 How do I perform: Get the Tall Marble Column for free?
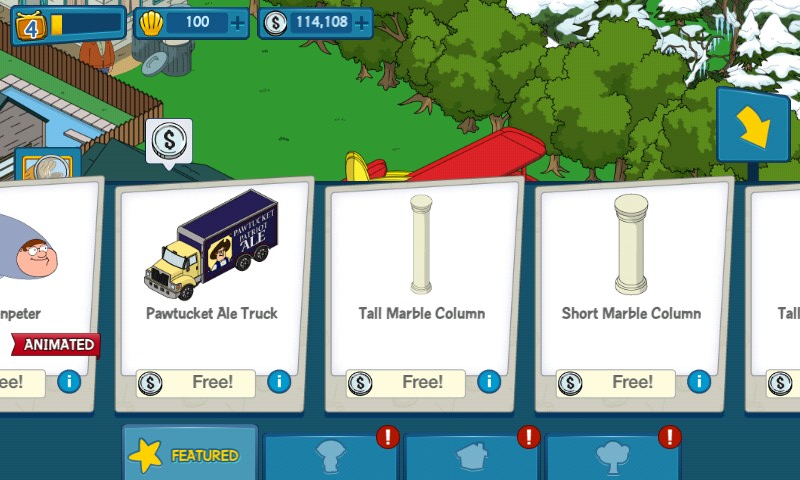(x=410, y=382)
